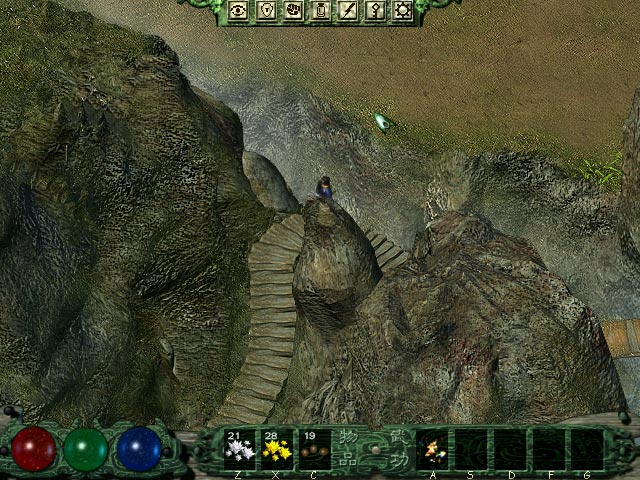Open the shield icon panel
This screenshot has height=480, width=640.
[267, 10]
